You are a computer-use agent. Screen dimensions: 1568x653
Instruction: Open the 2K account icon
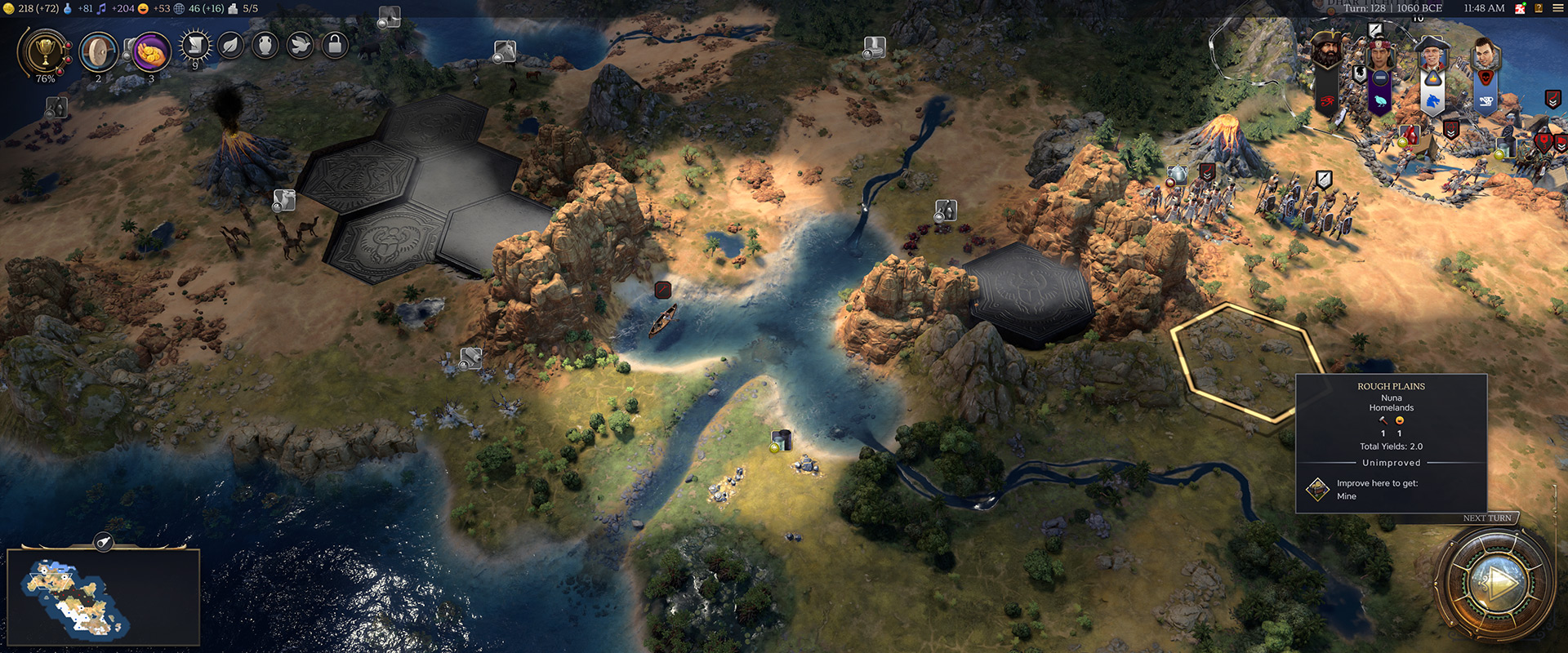click(1521, 8)
